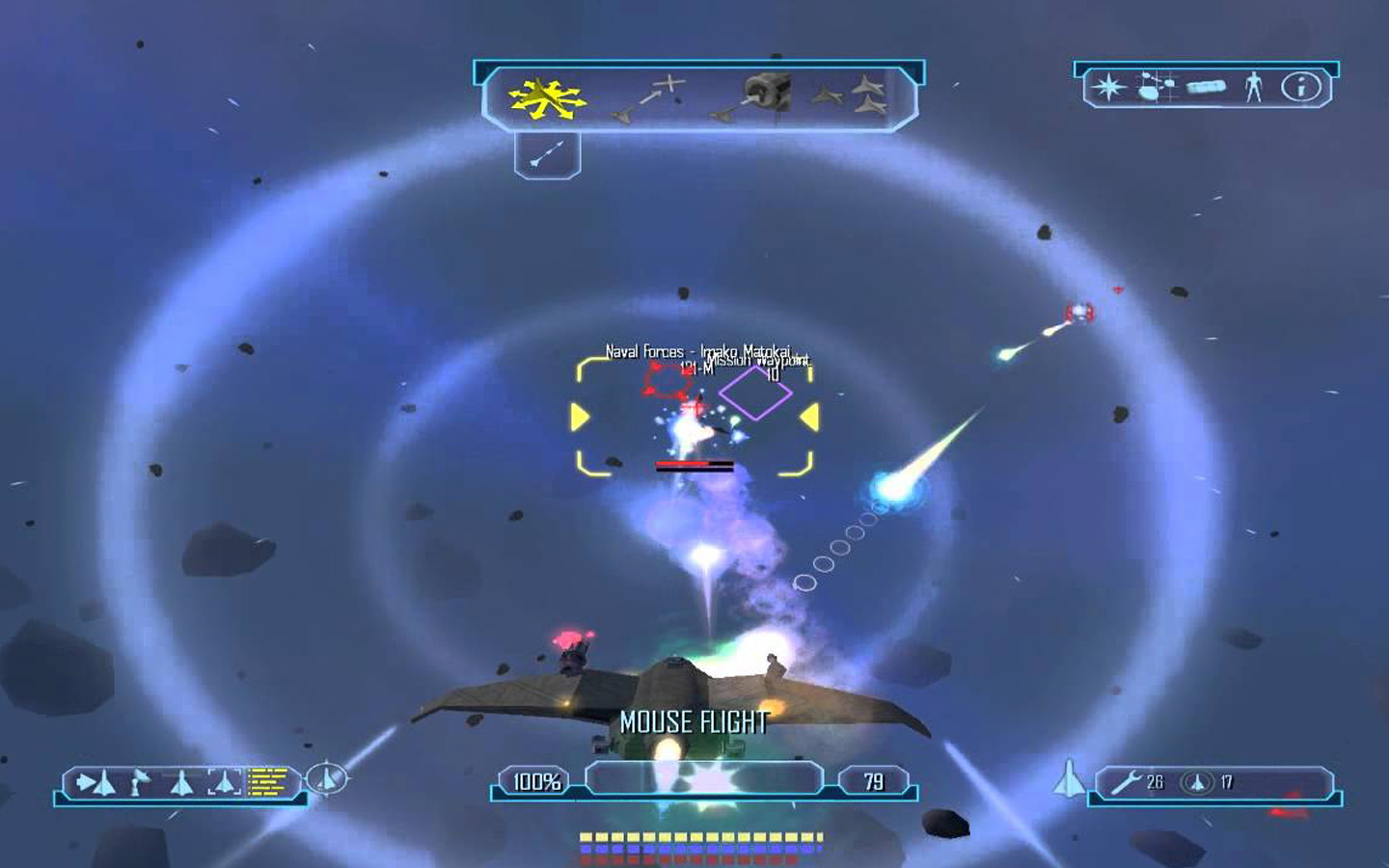Click the pilot figure icon in top-right panel
Screen dimensions: 1389x868
click(1253, 89)
